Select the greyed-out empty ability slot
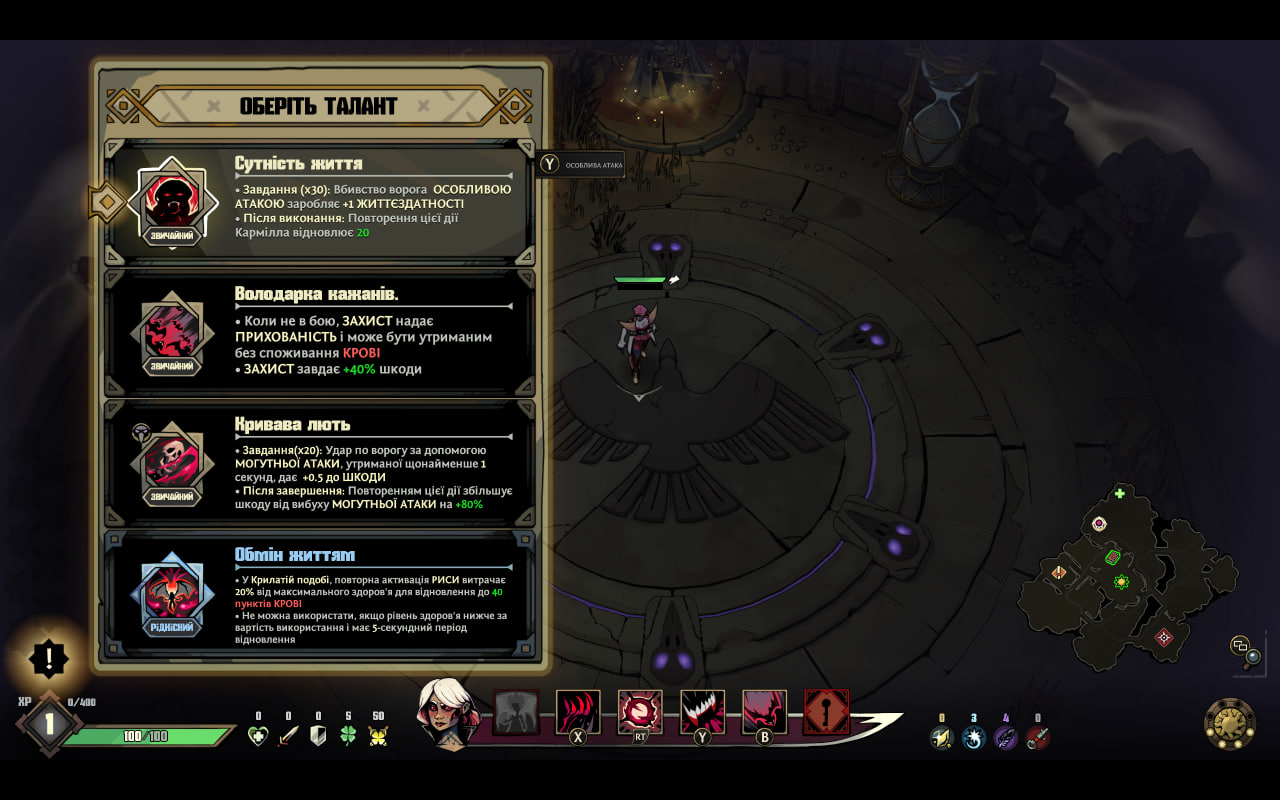 click(x=516, y=711)
